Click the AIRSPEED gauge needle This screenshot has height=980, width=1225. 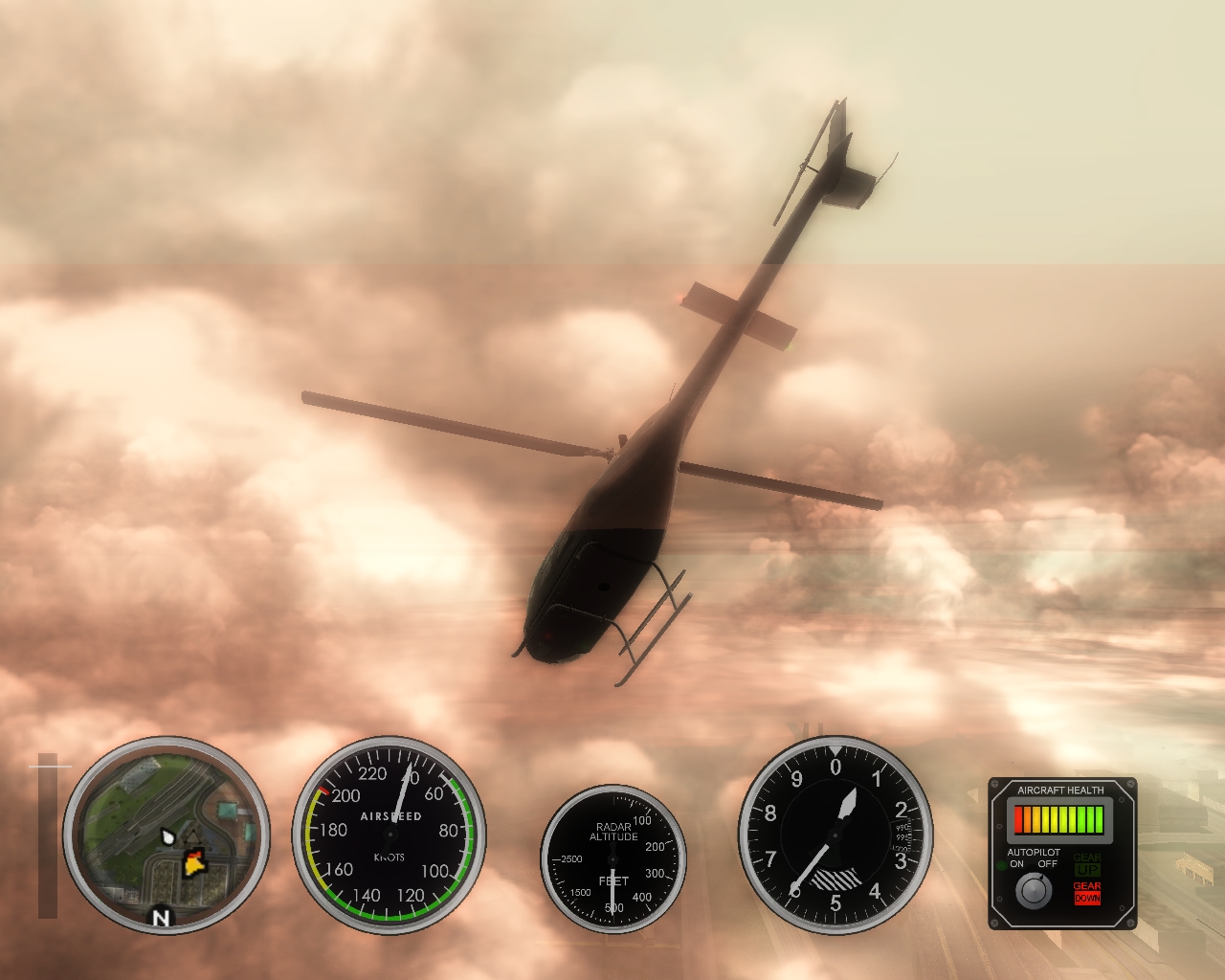402,794
